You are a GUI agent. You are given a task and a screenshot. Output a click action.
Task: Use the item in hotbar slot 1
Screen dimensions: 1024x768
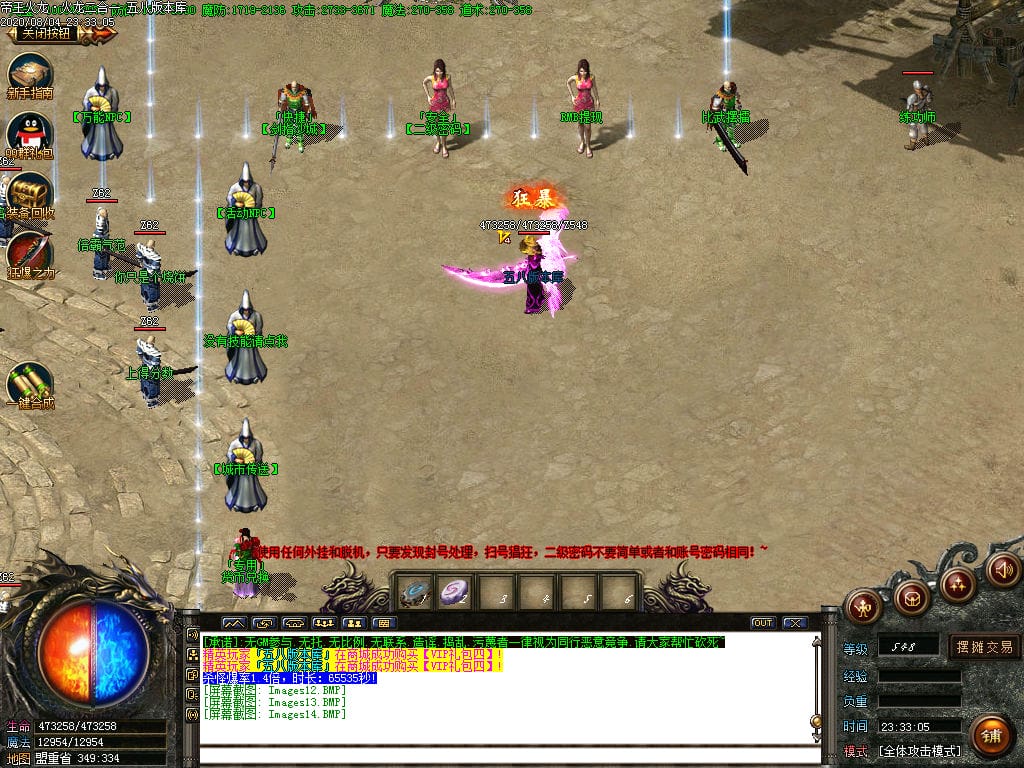414,593
